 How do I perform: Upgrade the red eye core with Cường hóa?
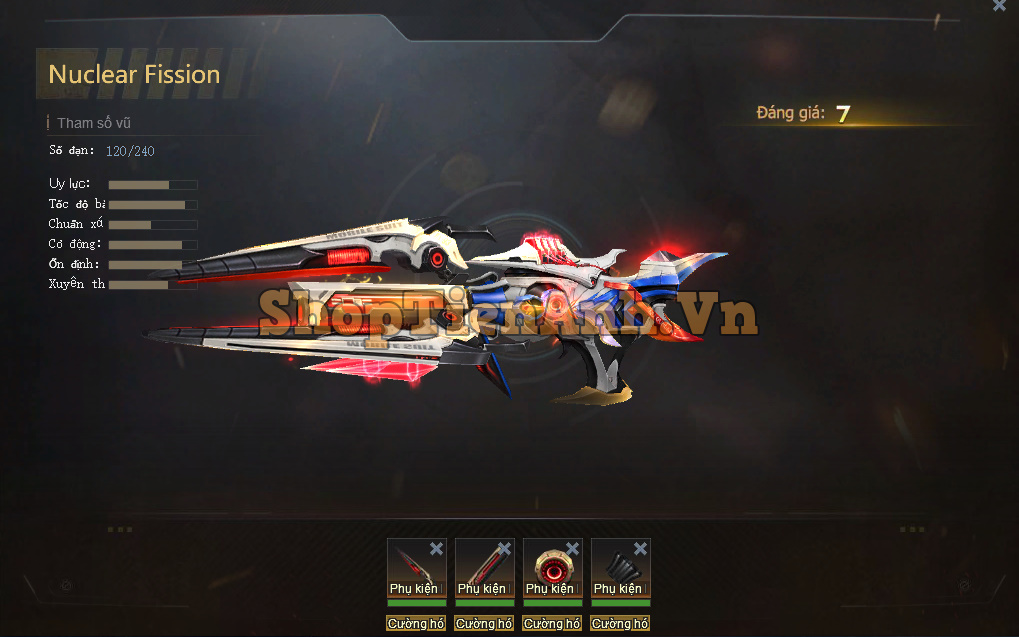(x=552, y=624)
